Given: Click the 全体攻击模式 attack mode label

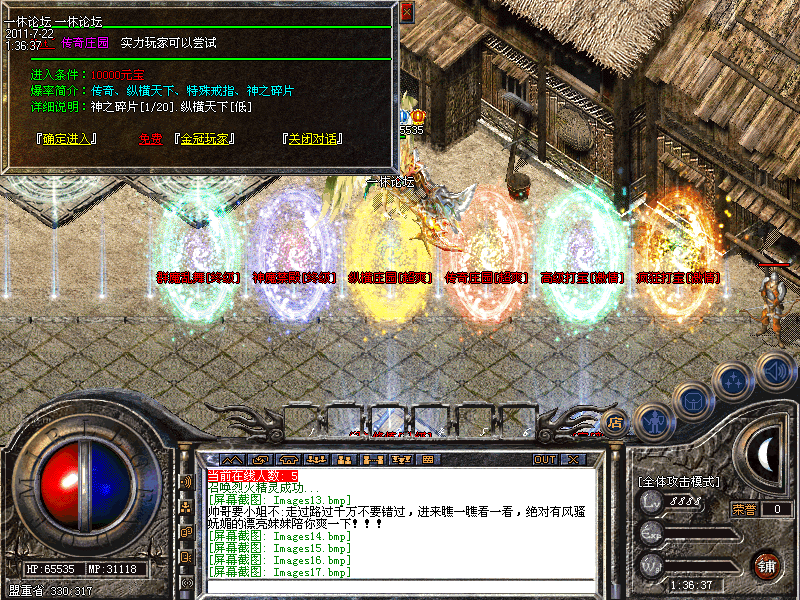Looking at the screenshot, I should coord(679,481).
